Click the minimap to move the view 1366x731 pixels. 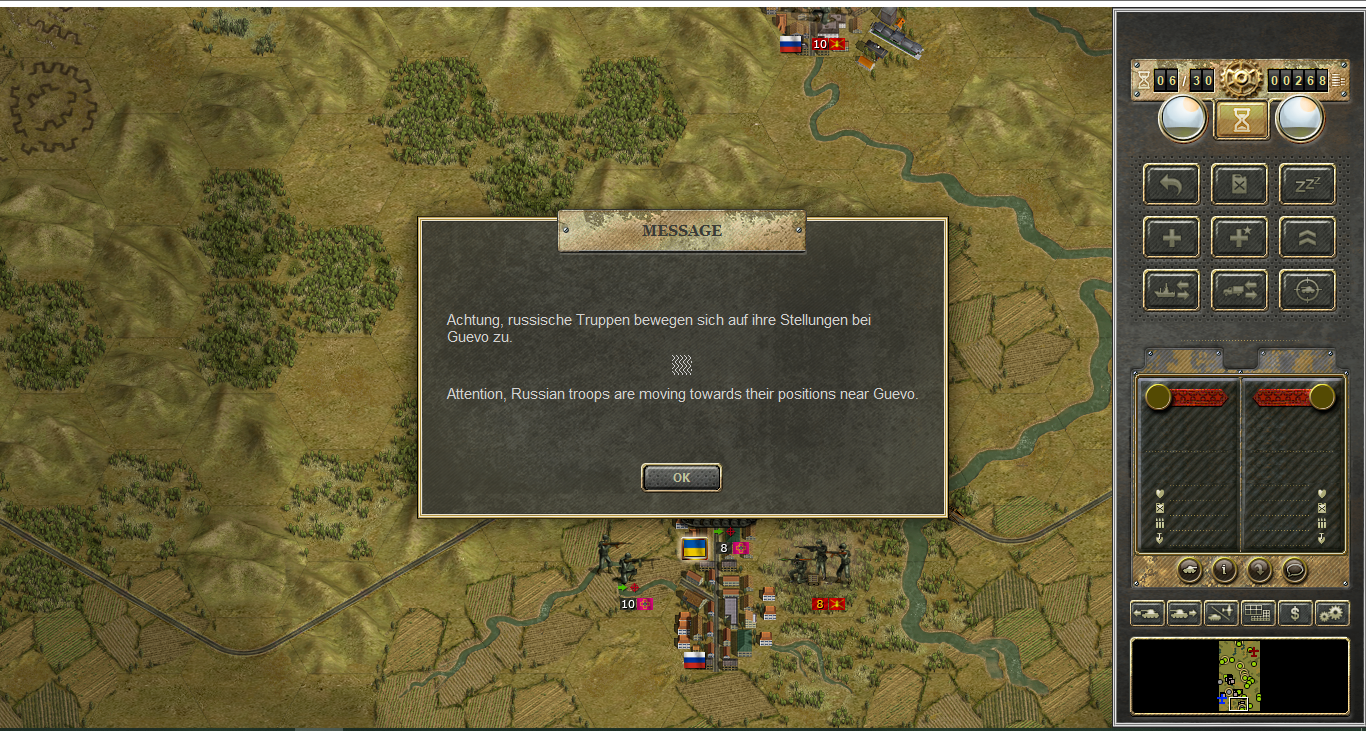(1239, 676)
